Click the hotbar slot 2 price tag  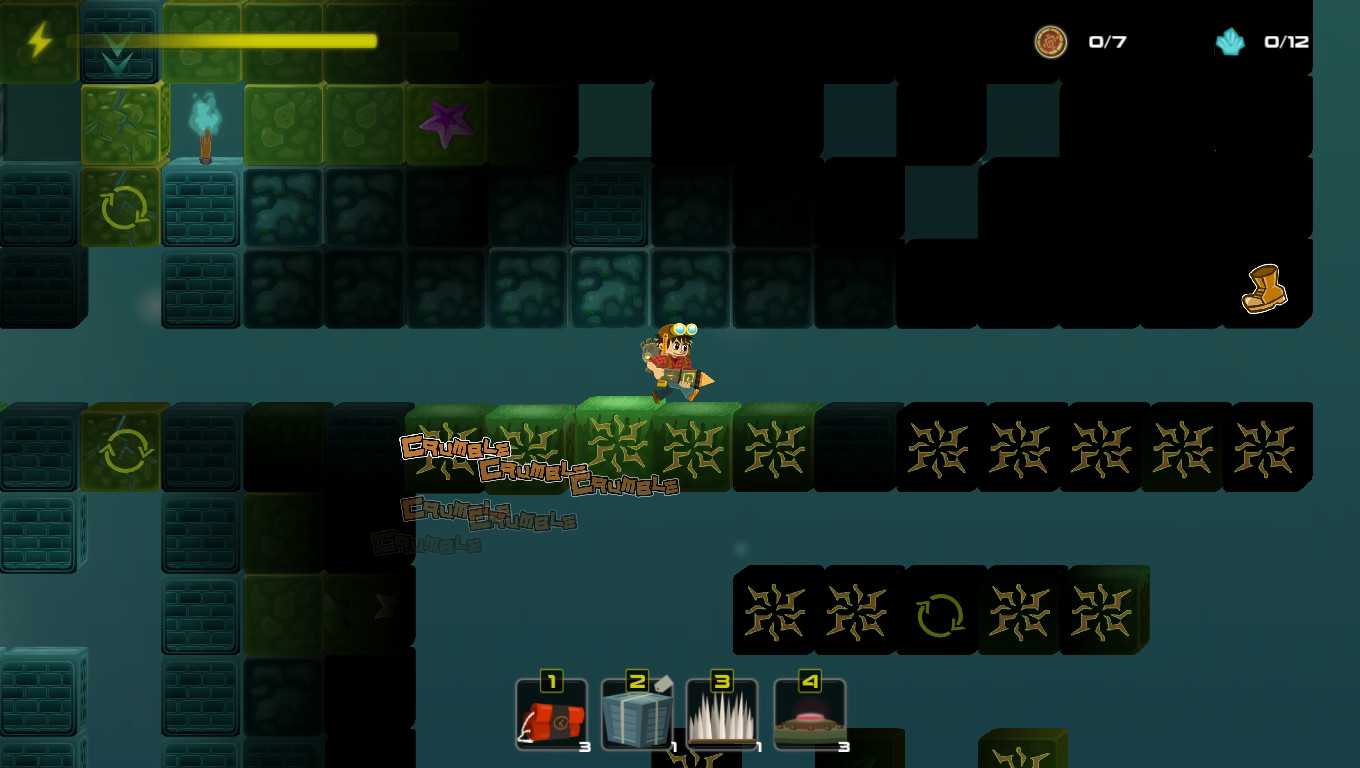pos(662,682)
